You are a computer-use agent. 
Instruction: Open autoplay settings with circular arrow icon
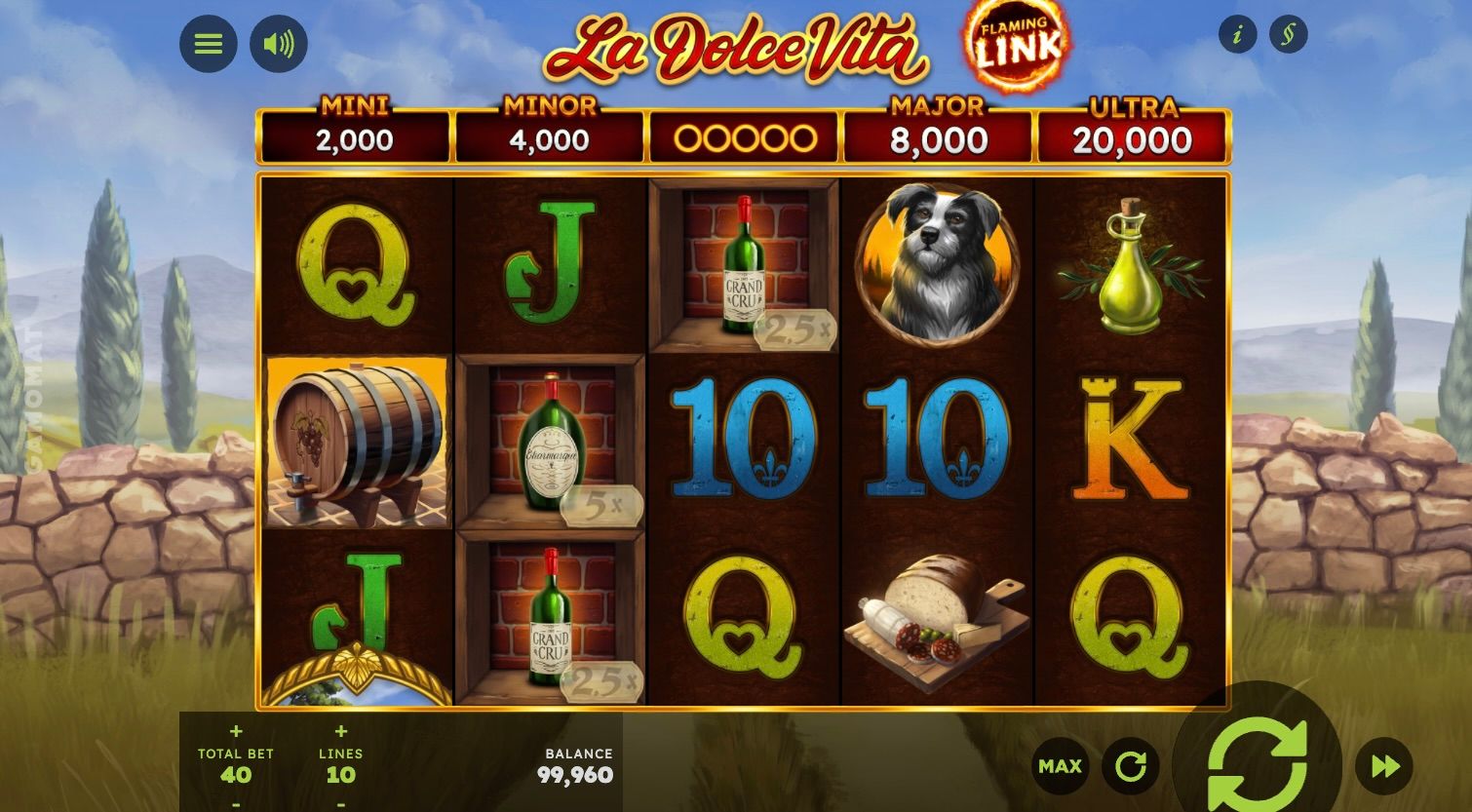(x=1129, y=766)
